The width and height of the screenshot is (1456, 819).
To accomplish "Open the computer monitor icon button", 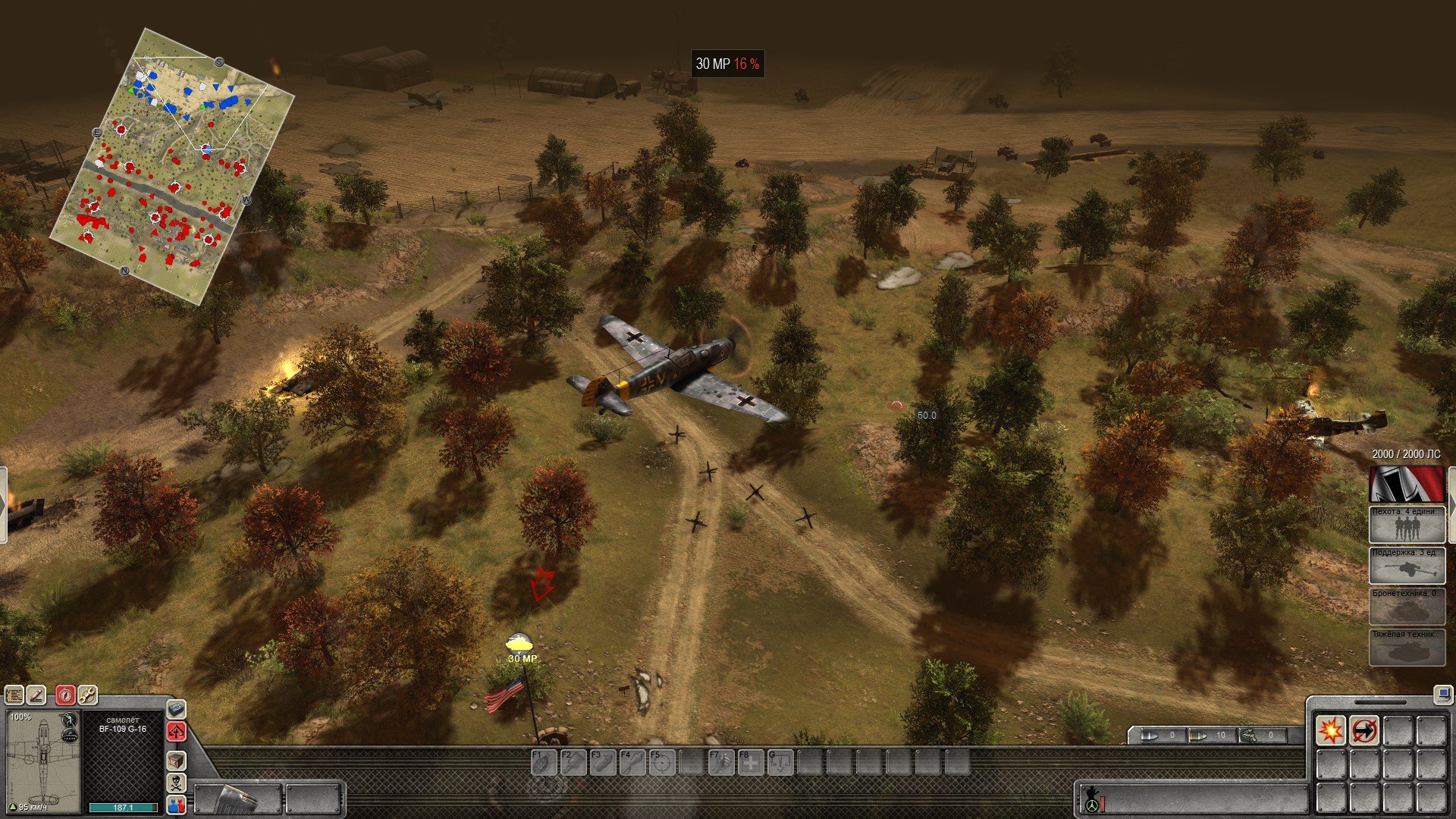I will [x=1442, y=694].
